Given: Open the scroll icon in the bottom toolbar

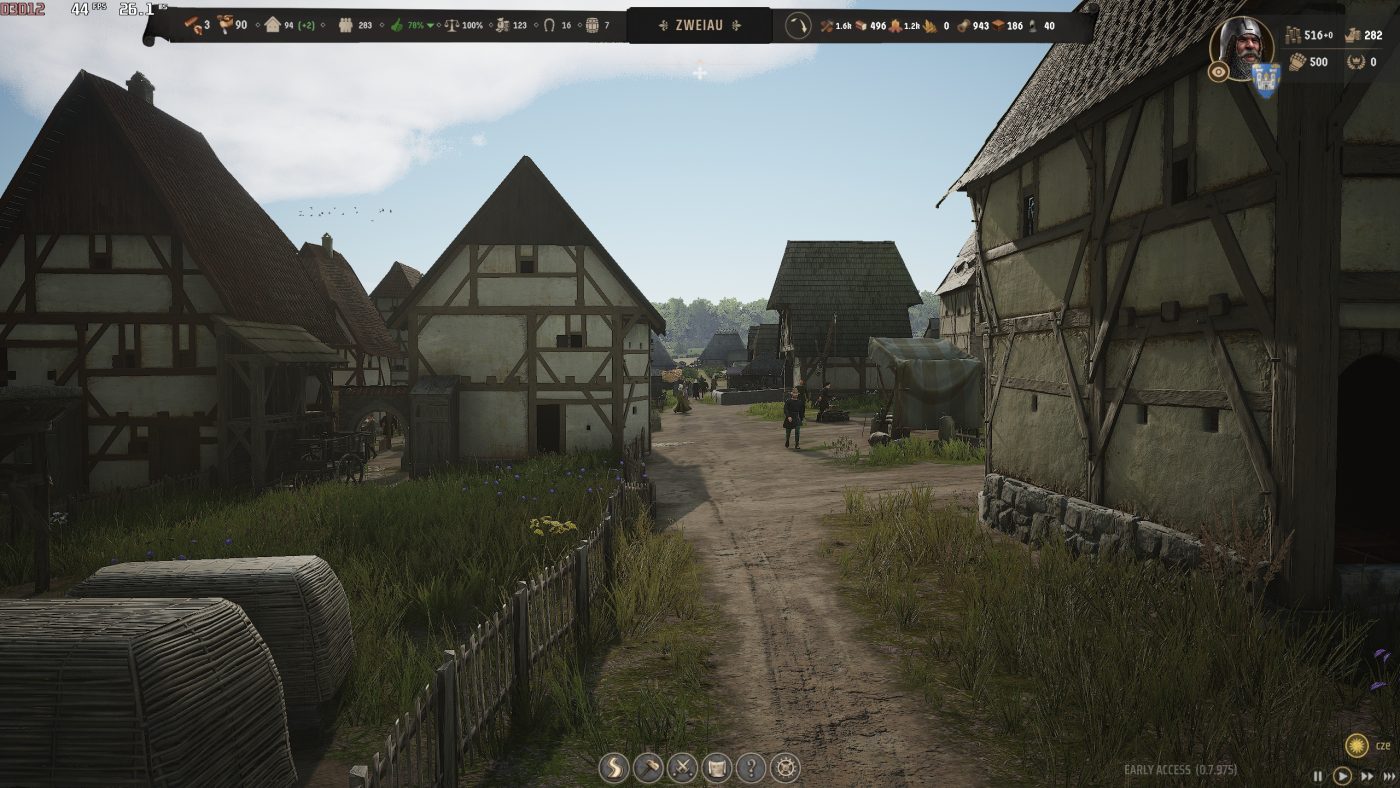Looking at the screenshot, I should click(x=717, y=768).
